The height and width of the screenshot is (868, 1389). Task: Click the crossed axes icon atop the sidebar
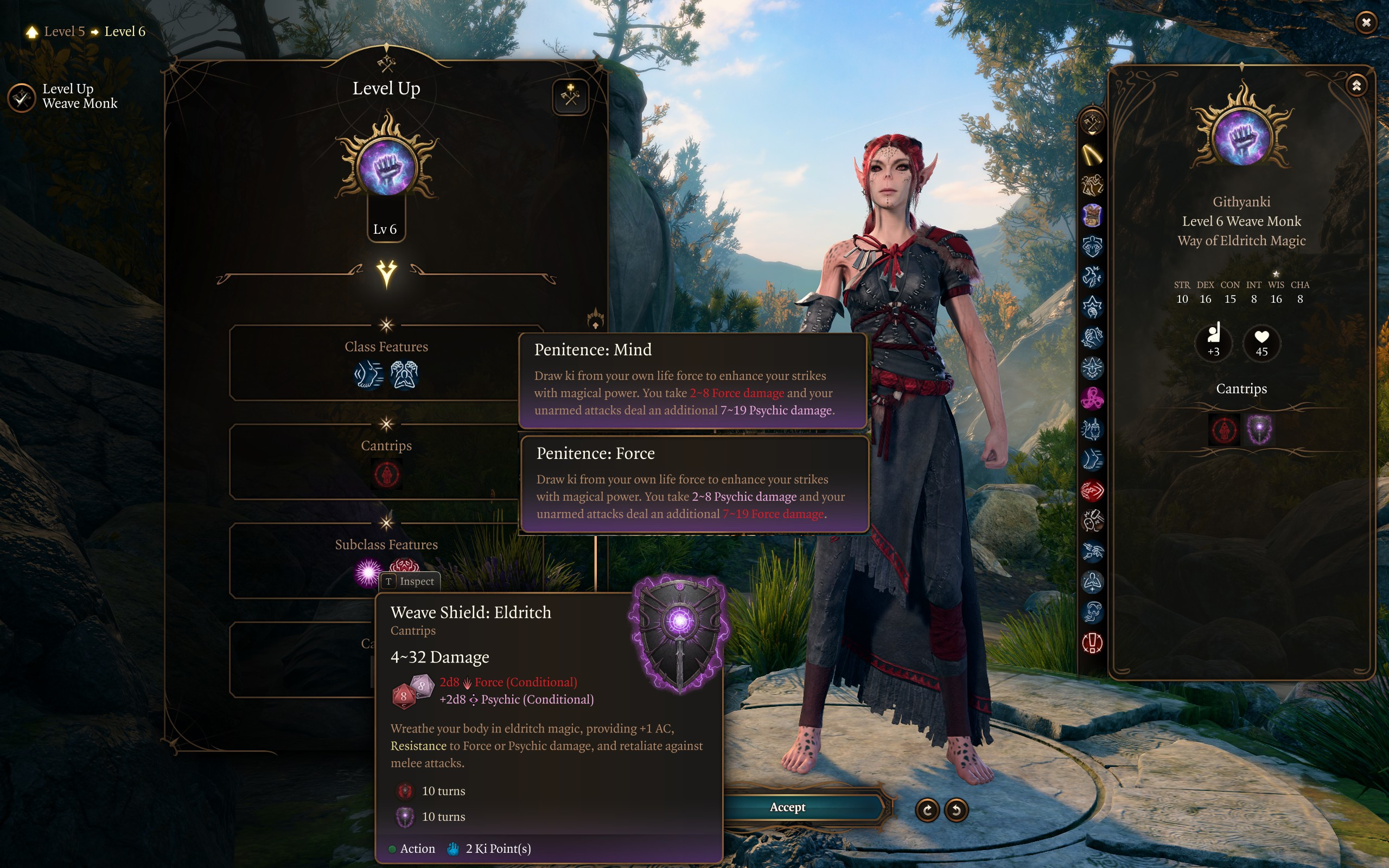[x=1092, y=122]
